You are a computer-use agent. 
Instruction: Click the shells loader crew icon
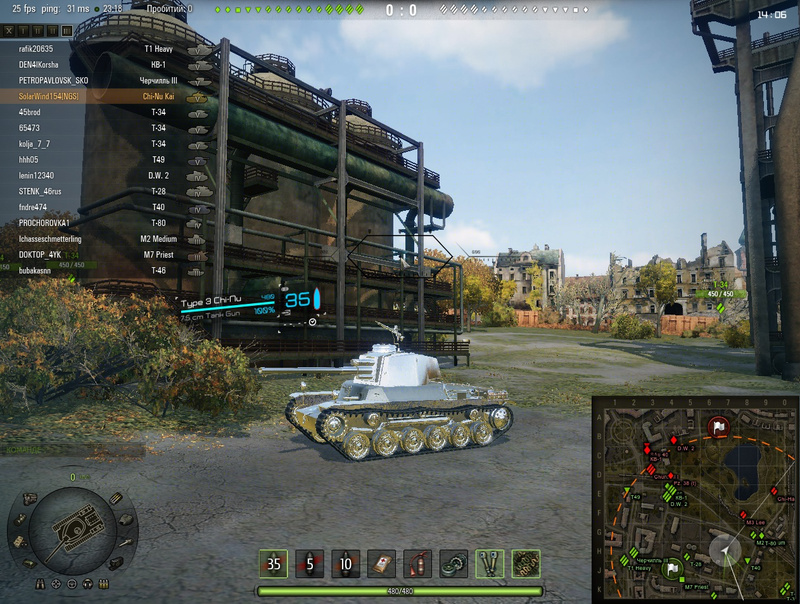(x=103, y=583)
